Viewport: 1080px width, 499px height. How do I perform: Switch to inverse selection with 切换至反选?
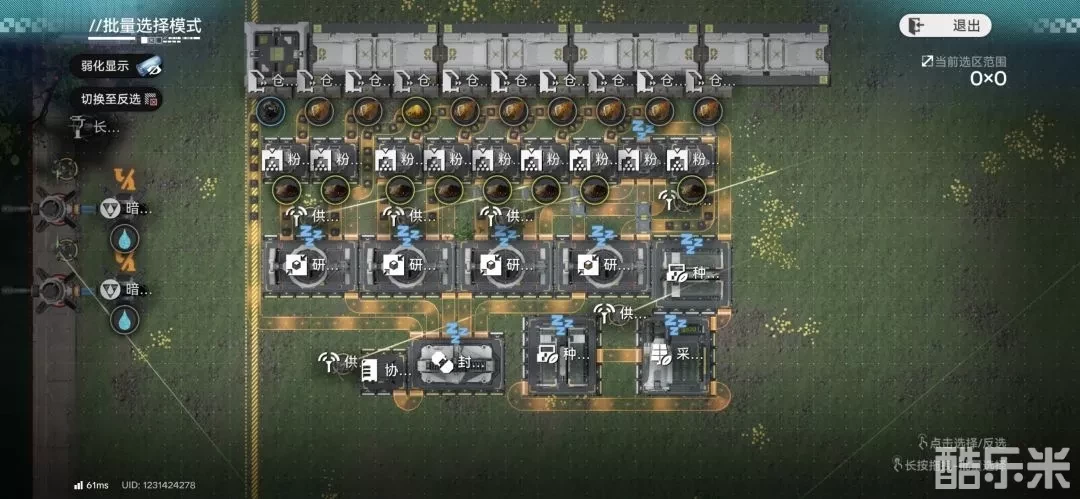tap(120, 99)
